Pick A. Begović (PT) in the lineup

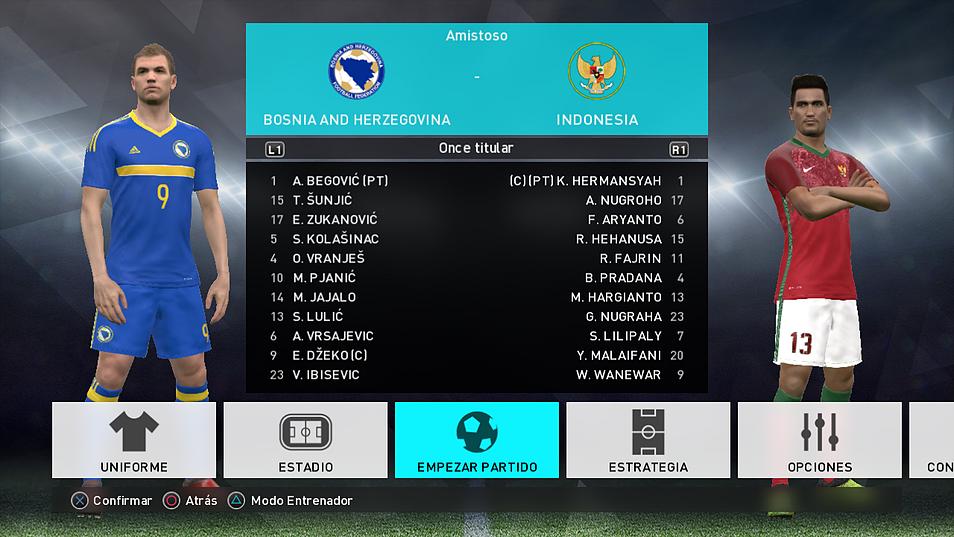pos(340,181)
